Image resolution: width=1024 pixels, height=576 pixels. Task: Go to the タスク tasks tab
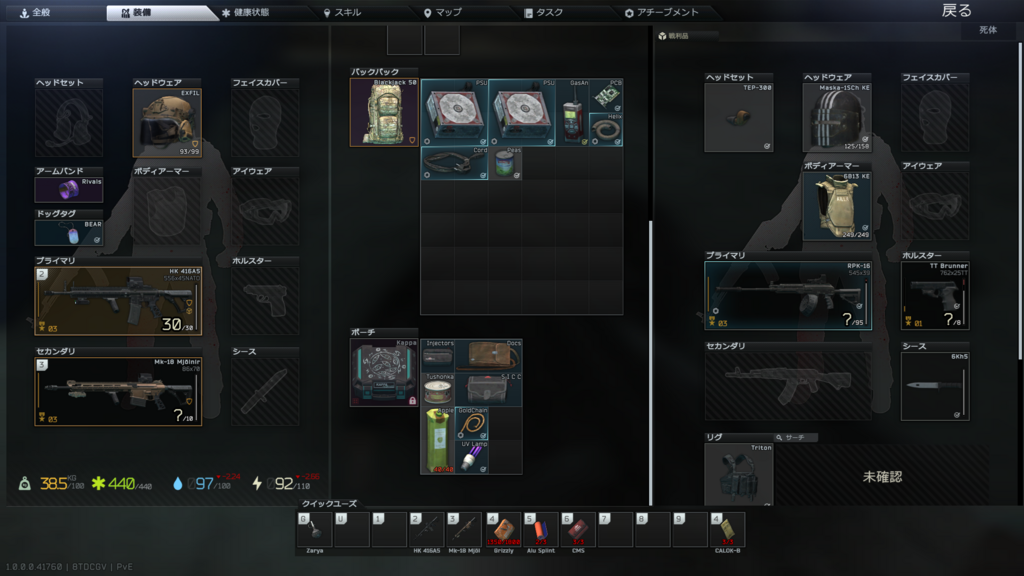(543, 13)
